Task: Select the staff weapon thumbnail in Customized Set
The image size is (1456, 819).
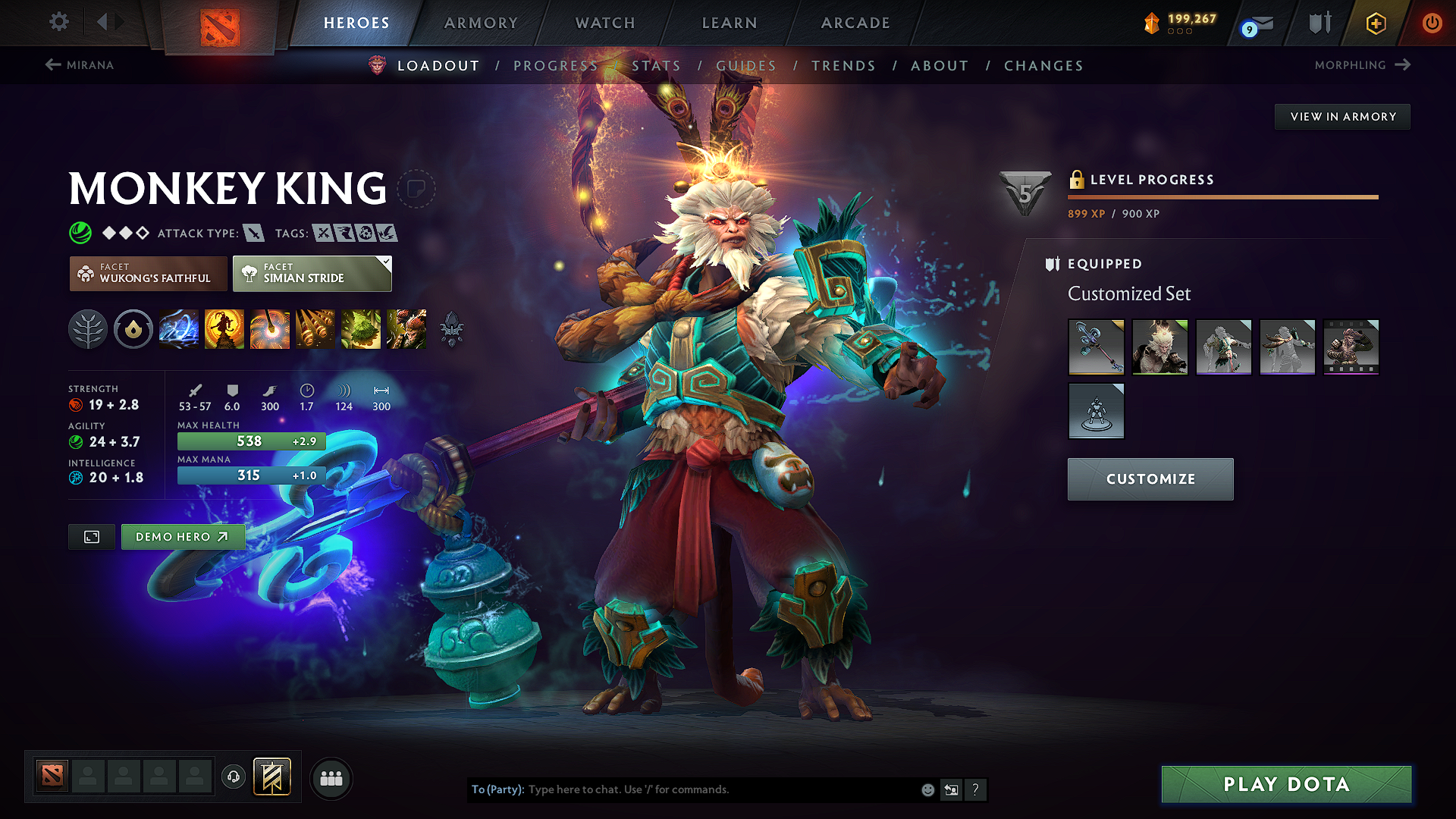Action: click(1096, 347)
